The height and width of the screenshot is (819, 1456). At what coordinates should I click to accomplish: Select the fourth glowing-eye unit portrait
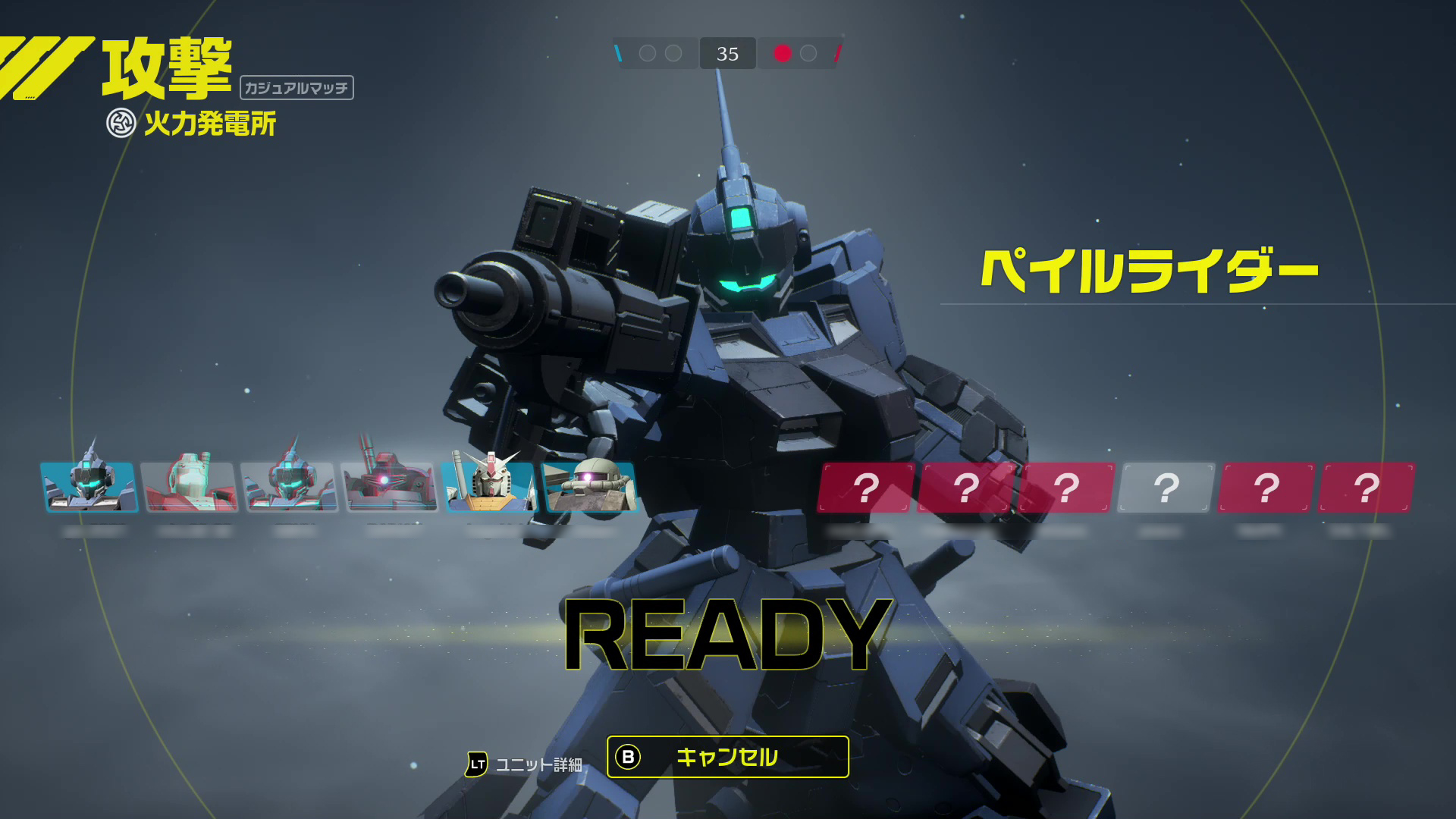coord(389,488)
